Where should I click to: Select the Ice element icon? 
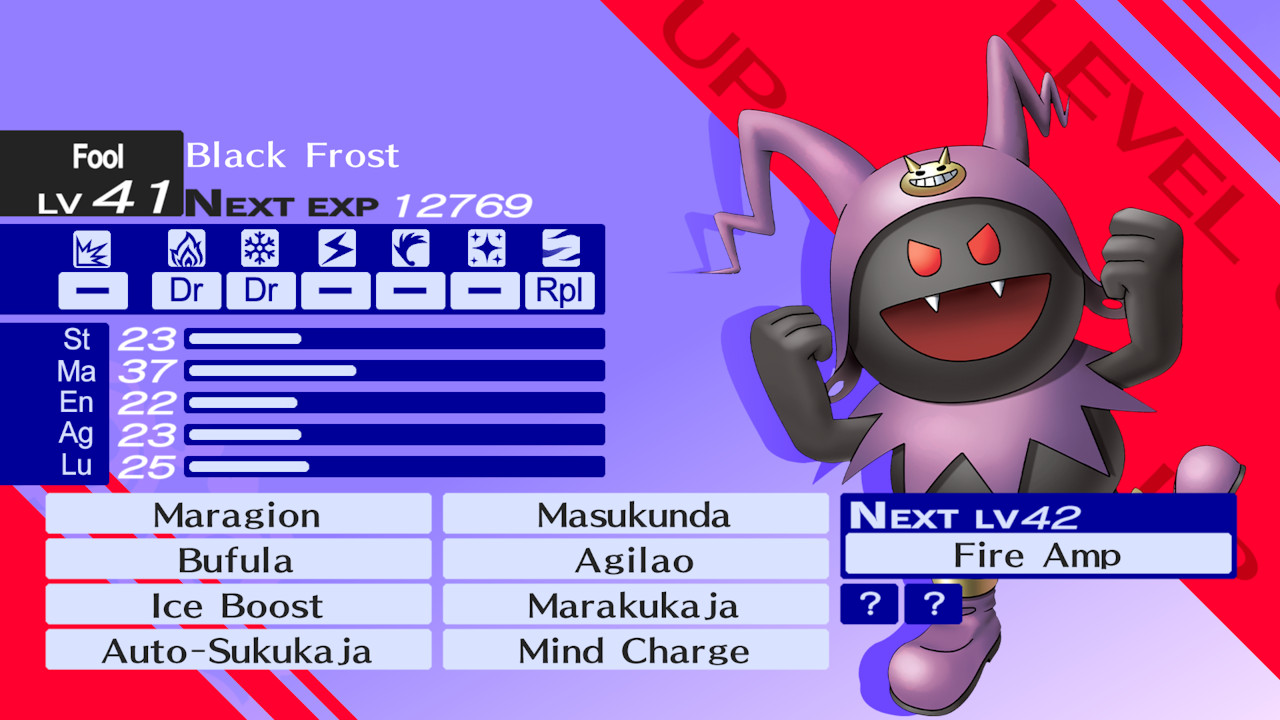pyautogui.click(x=260, y=247)
